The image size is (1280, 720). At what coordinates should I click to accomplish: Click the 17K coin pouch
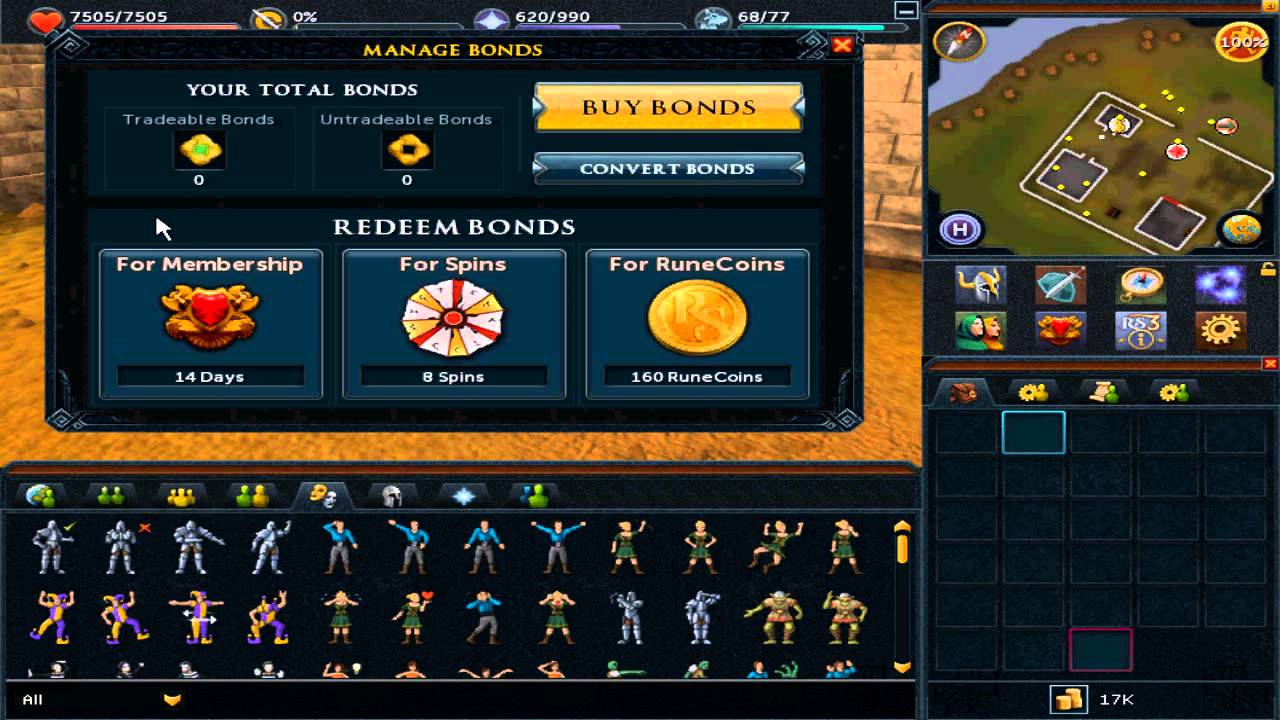coord(1069,700)
